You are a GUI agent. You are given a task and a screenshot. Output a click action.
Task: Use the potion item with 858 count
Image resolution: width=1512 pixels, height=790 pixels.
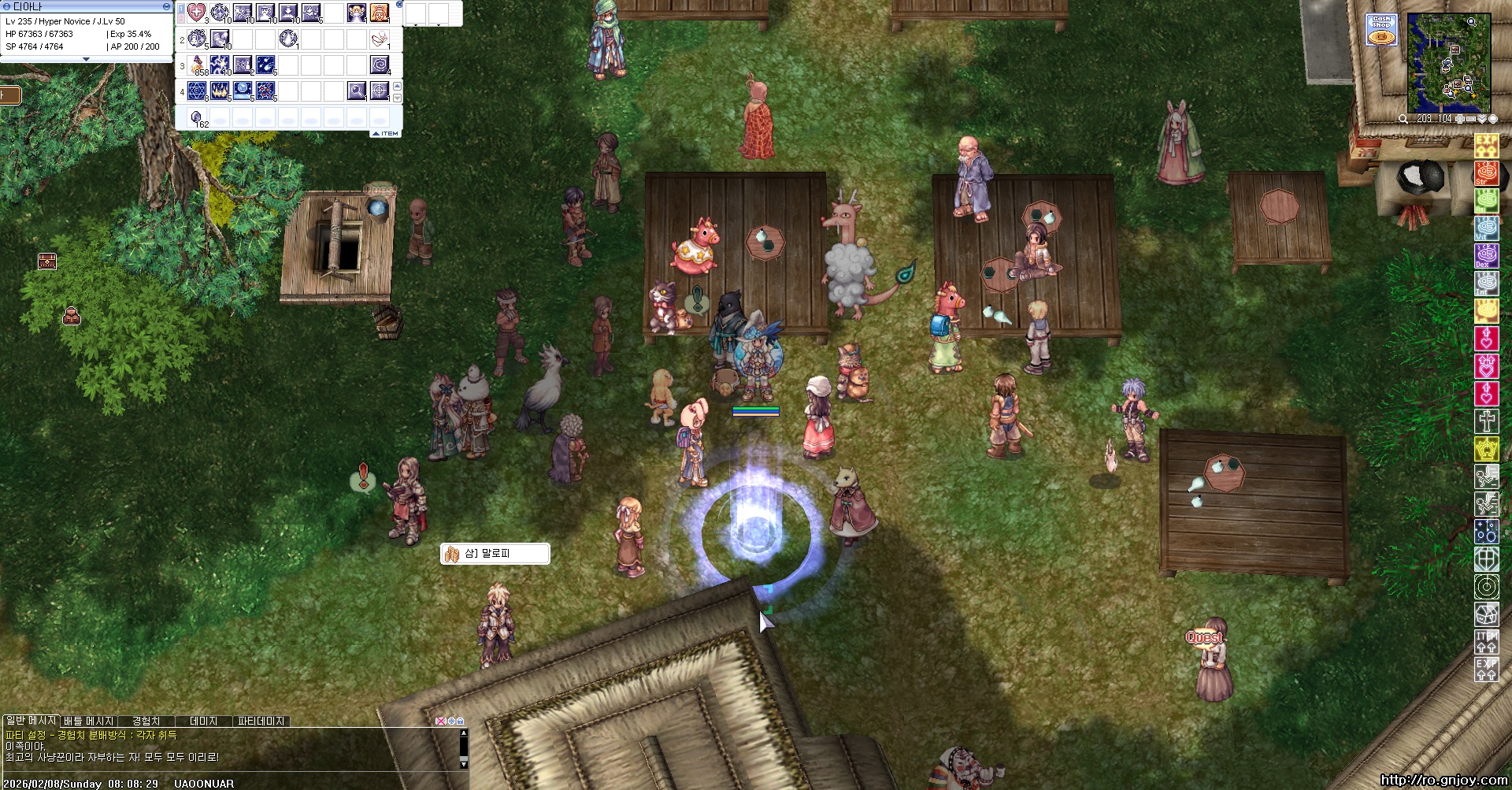197,65
